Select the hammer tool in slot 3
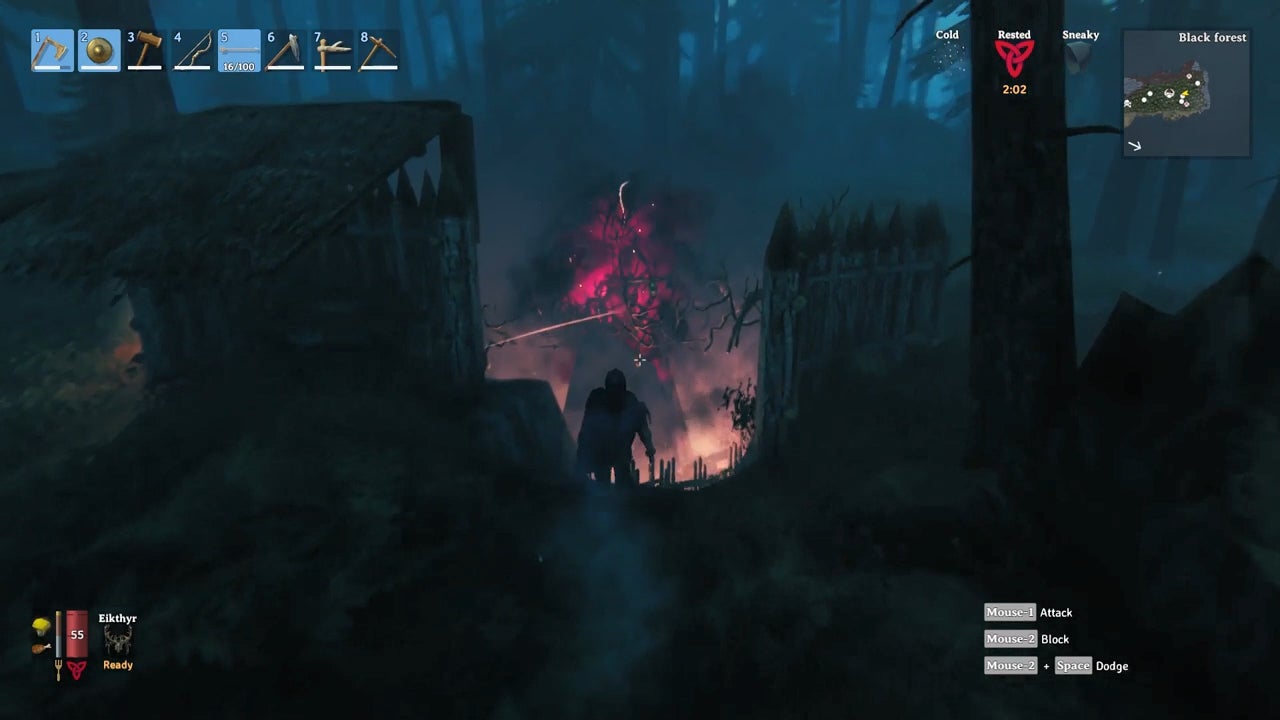The width and height of the screenshot is (1280, 720). [x=145, y=52]
